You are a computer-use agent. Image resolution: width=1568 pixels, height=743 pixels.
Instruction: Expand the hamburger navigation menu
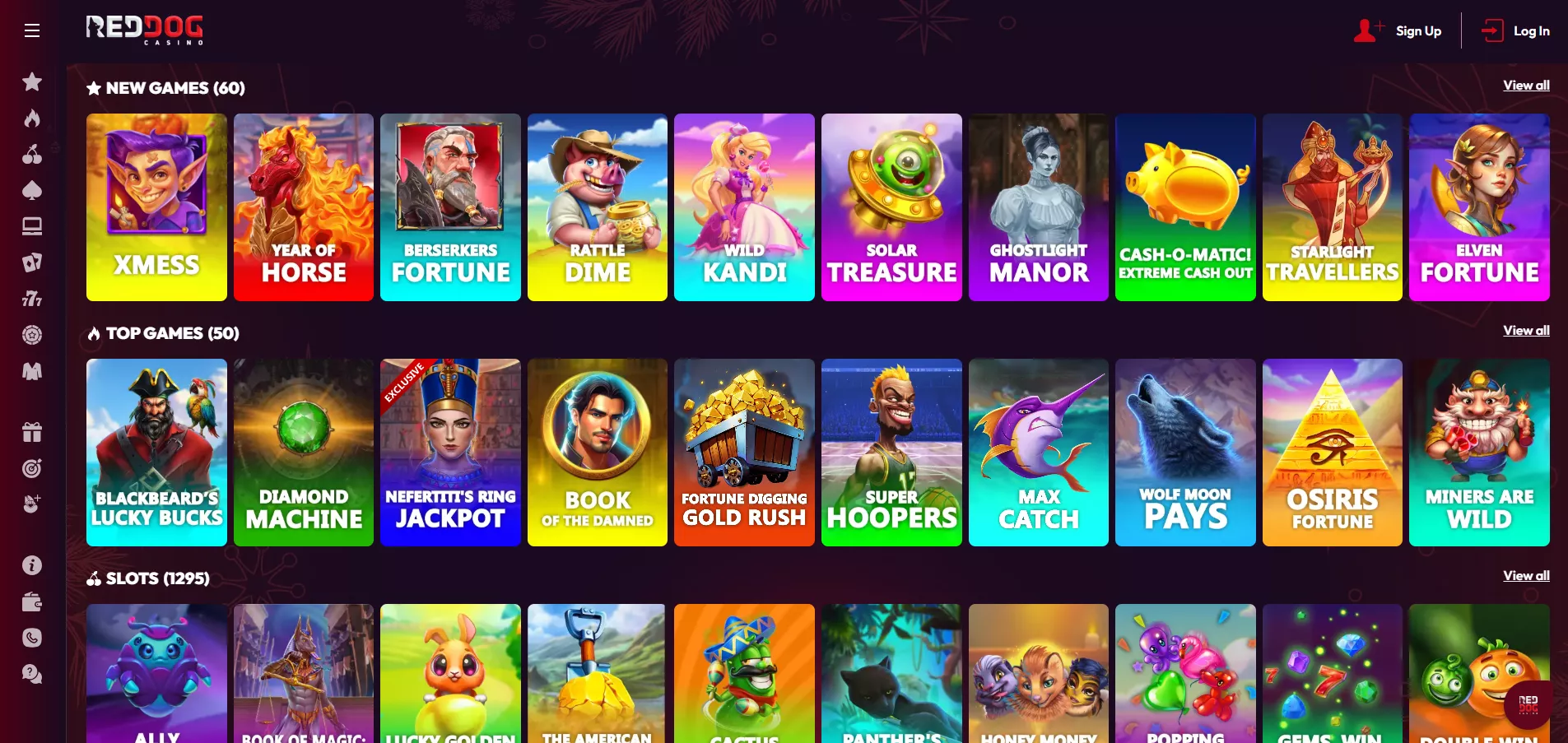pos(32,30)
